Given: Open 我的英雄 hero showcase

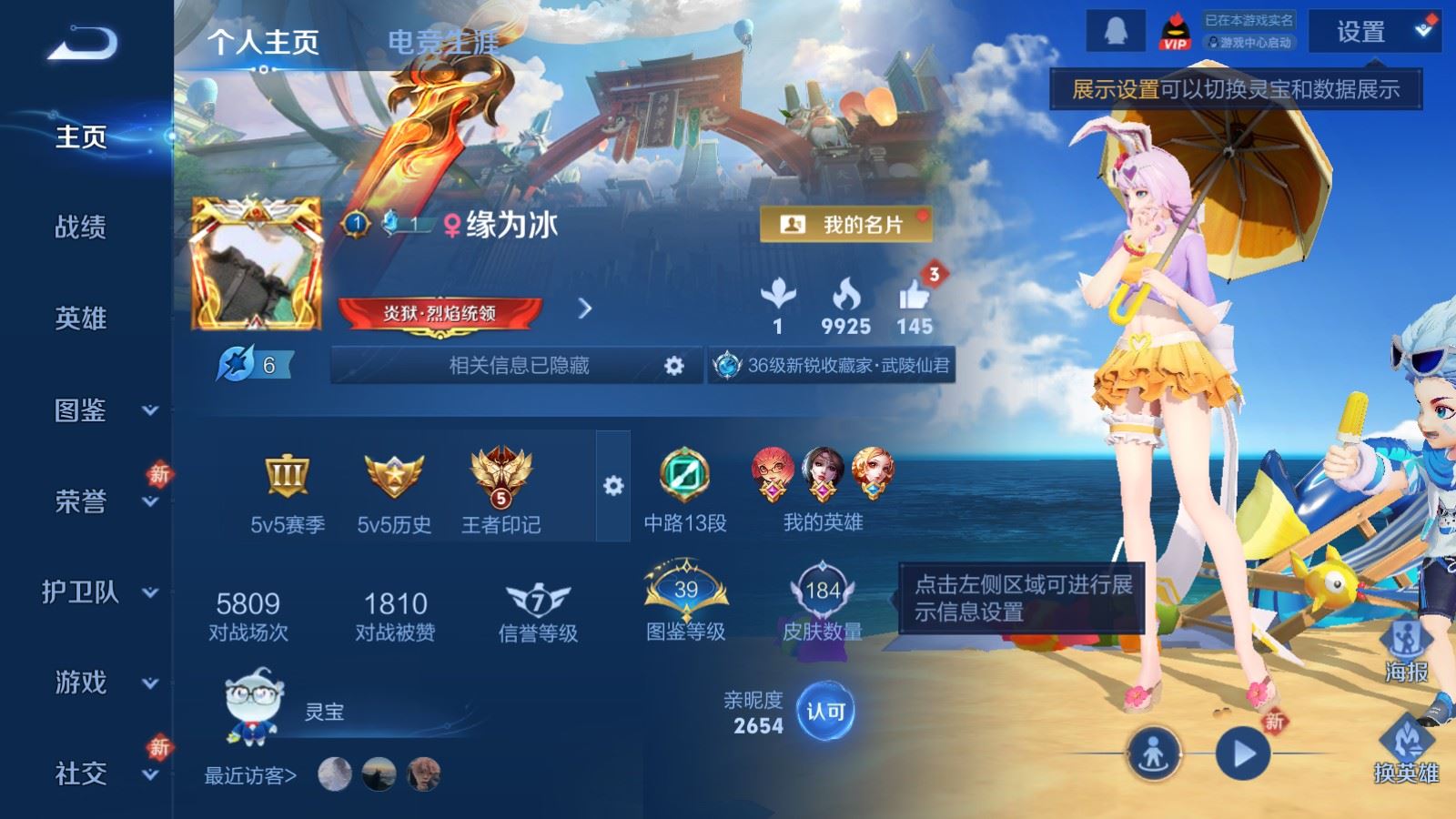Looking at the screenshot, I should (823, 489).
